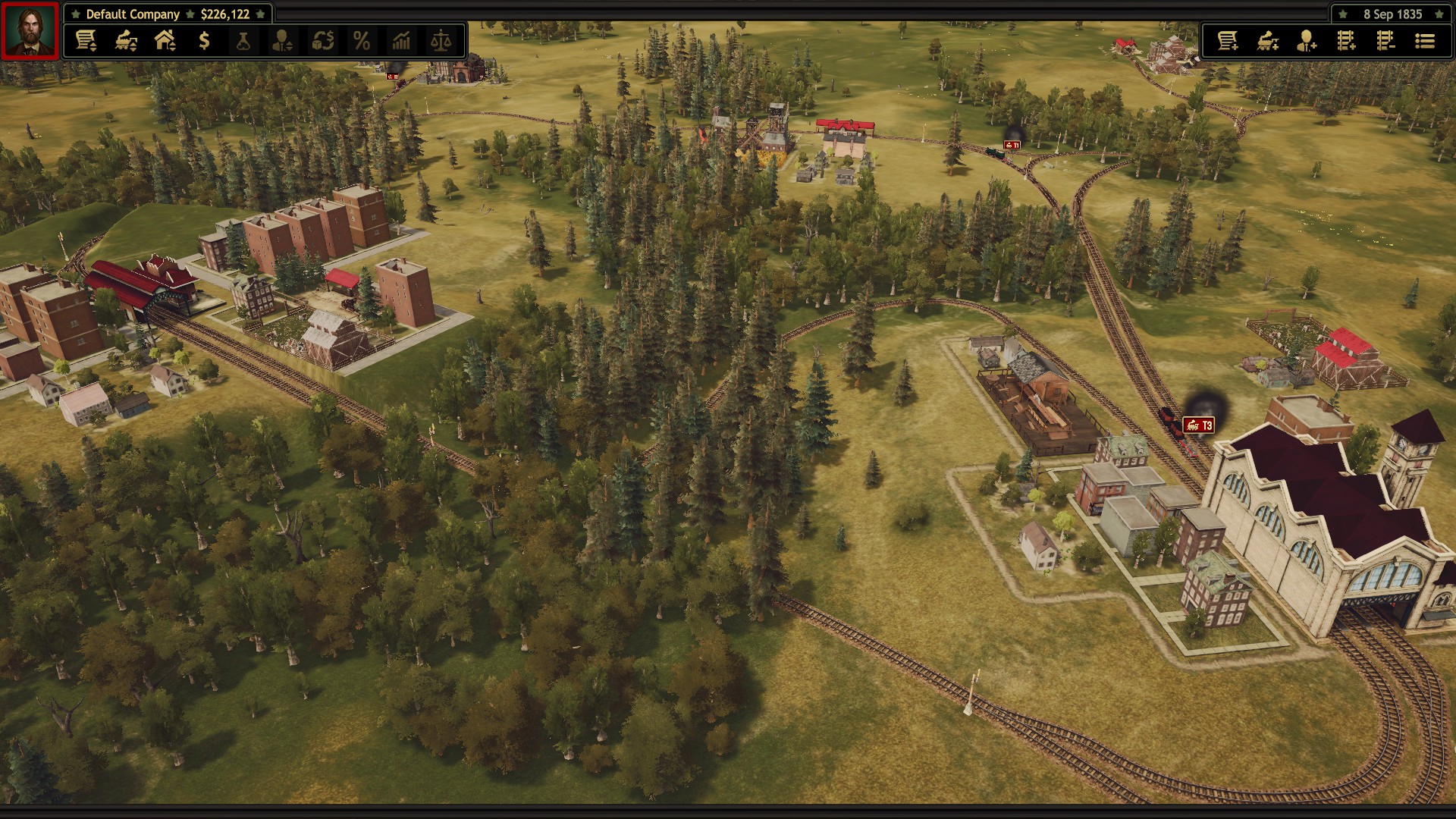Show the train list with sort arrows

(x=126, y=41)
